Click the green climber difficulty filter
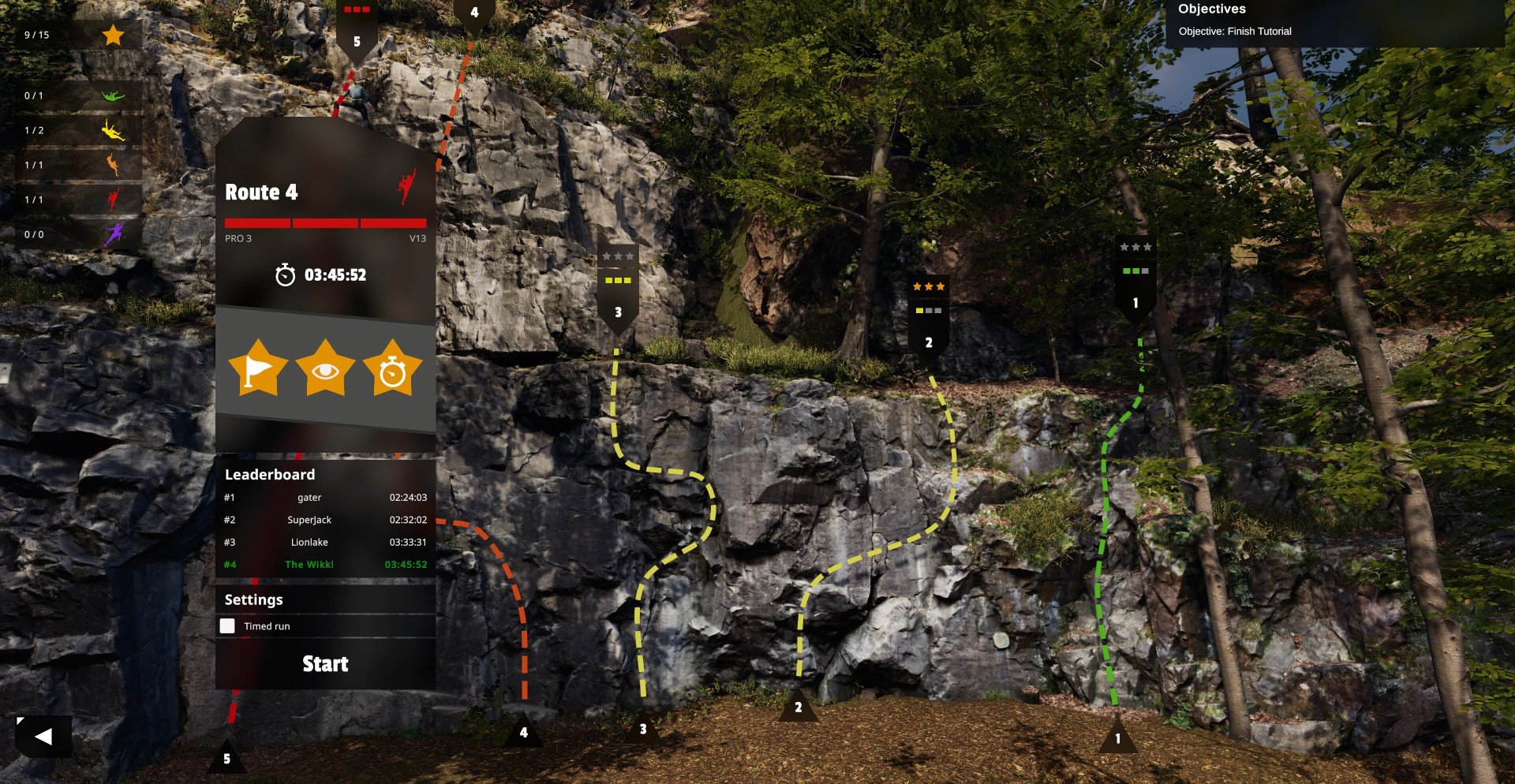Image resolution: width=1515 pixels, height=784 pixels. point(113,95)
